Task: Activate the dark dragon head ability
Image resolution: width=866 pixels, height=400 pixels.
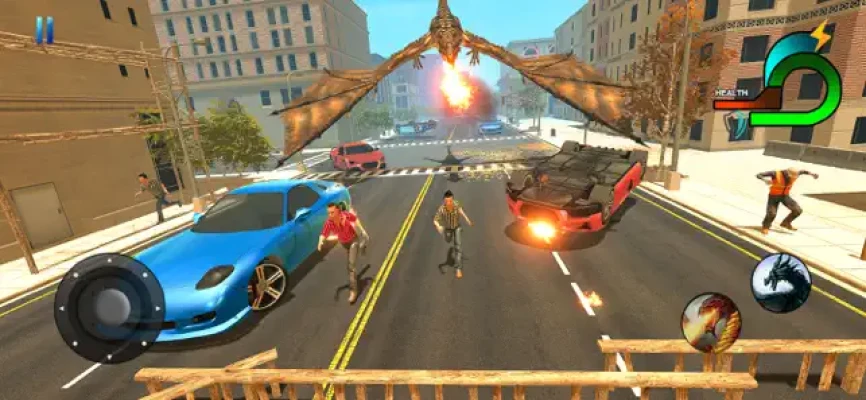Action: click(x=781, y=283)
